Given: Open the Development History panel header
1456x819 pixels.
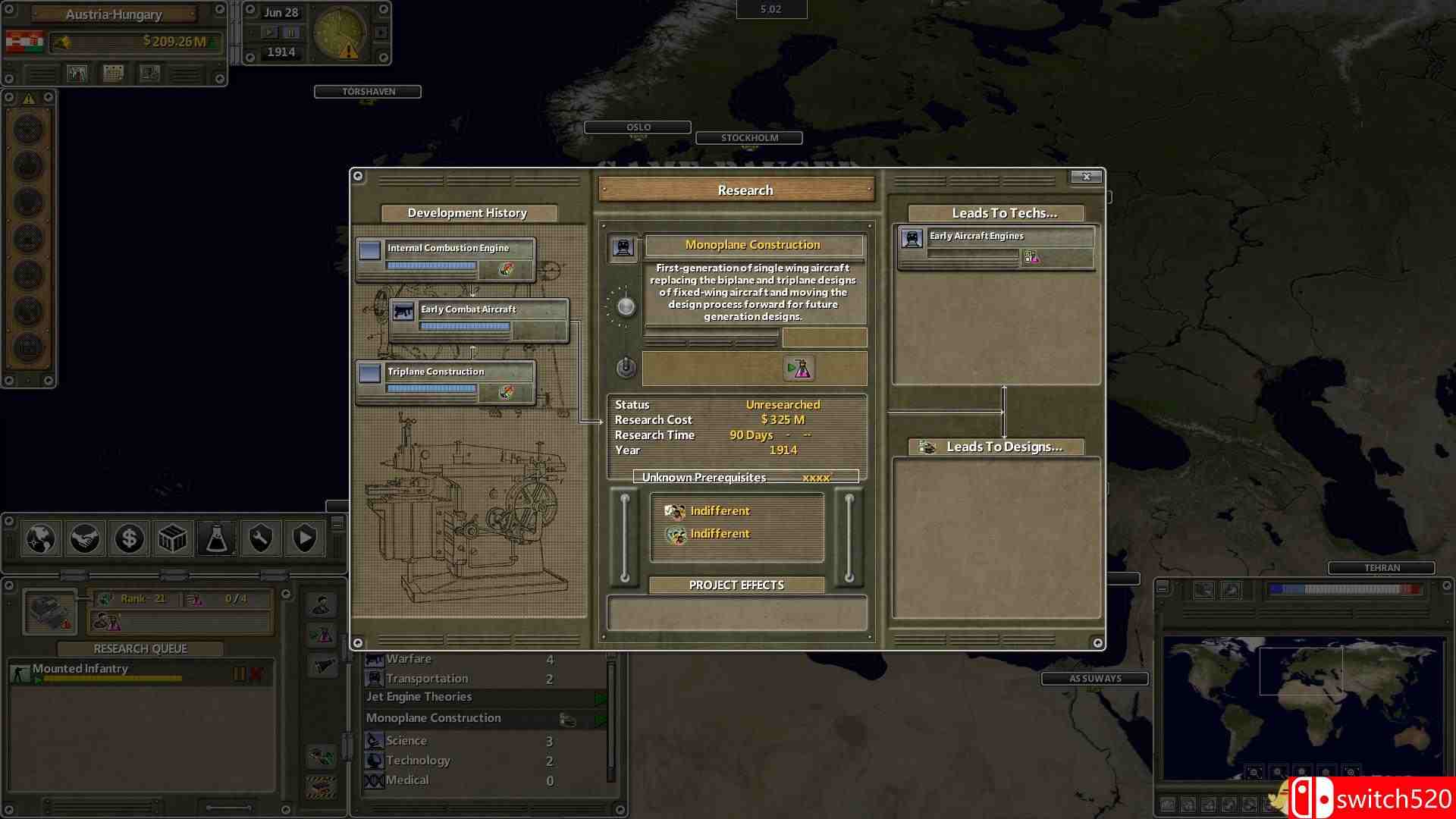Looking at the screenshot, I should click(467, 213).
